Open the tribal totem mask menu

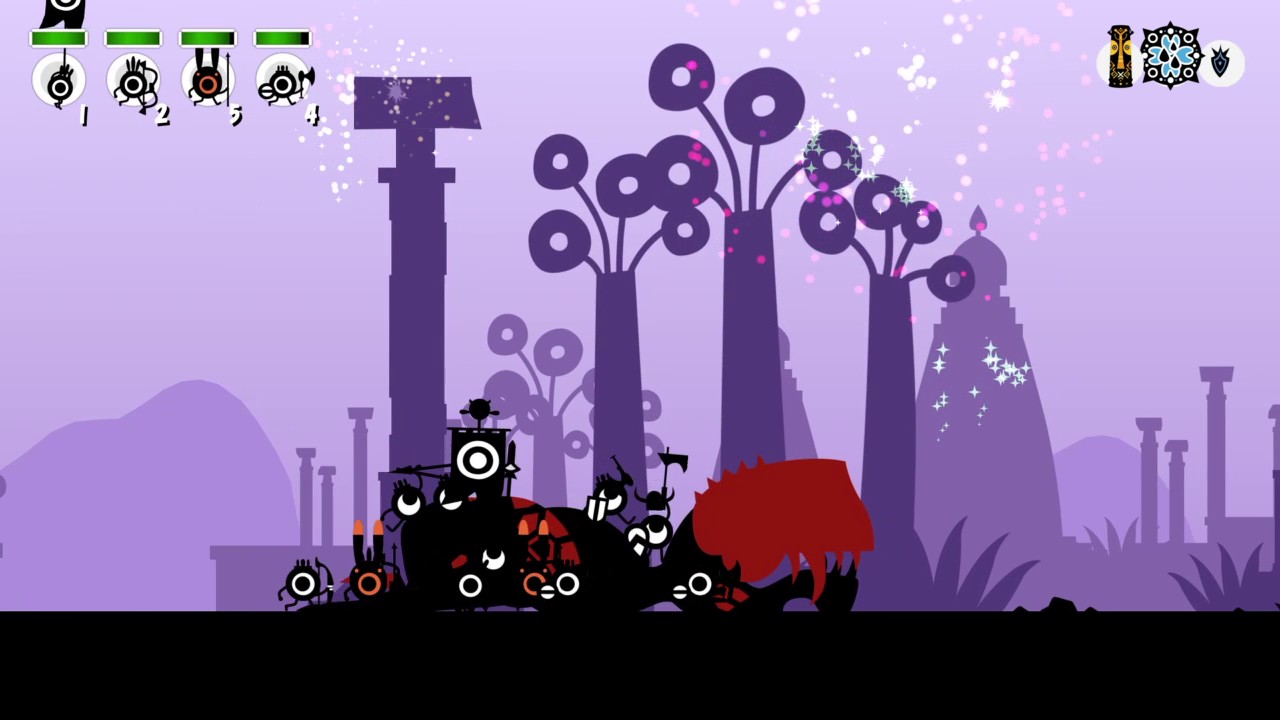(x=1119, y=57)
